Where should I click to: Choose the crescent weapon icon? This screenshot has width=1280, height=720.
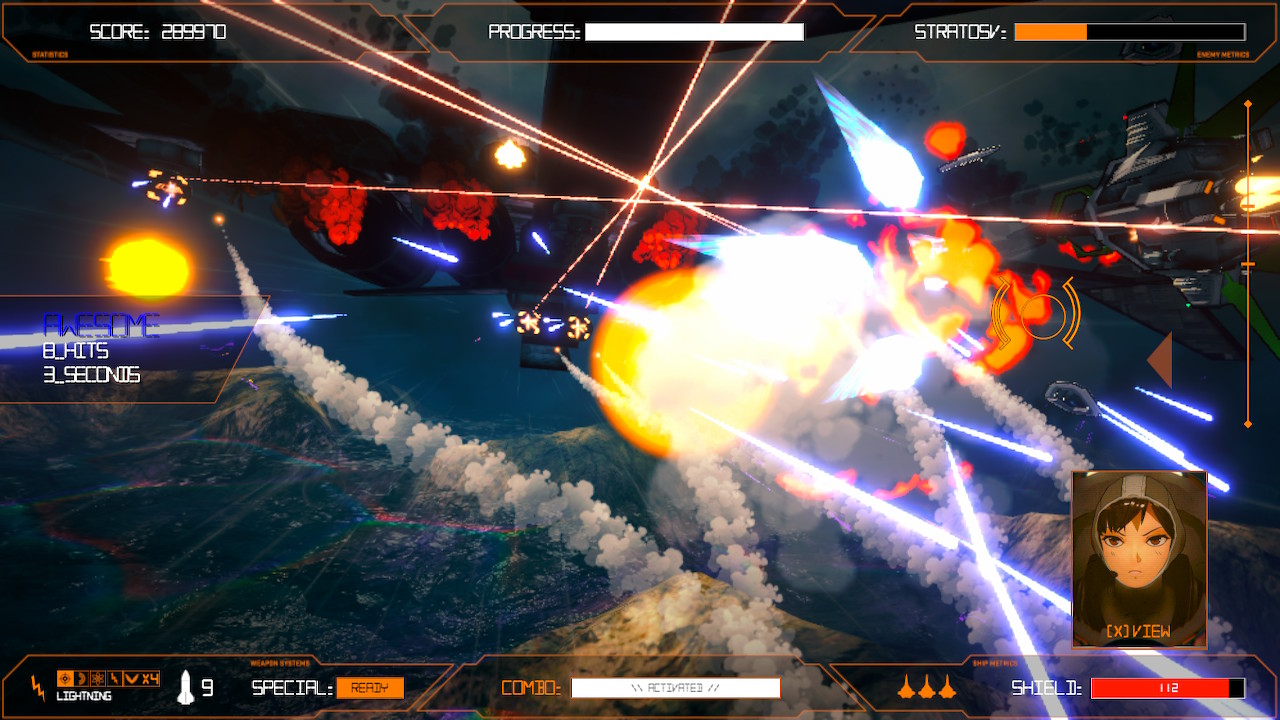point(82,679)
